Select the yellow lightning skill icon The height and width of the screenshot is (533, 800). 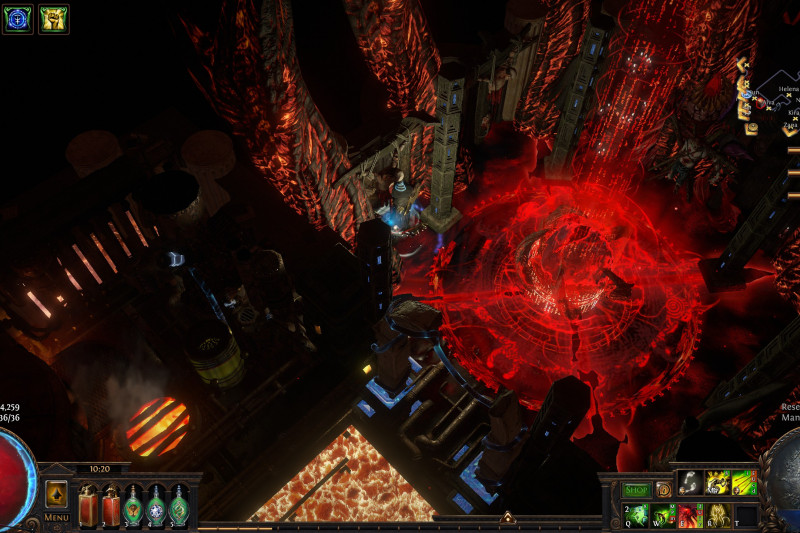coord(718,483)
